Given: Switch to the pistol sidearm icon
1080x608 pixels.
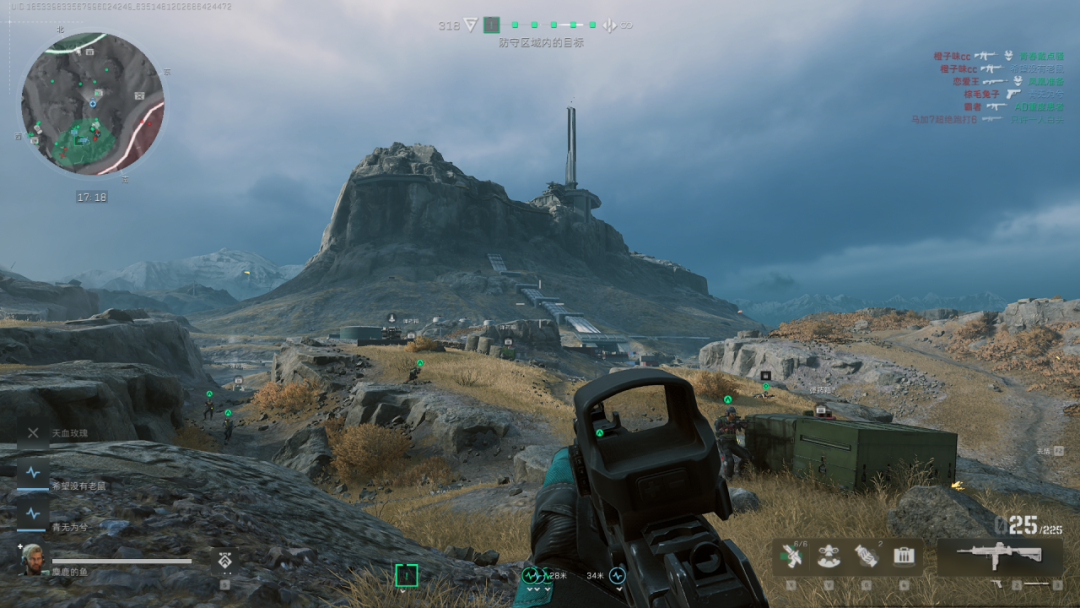Looking at the screenshot, I should click(997, 583).
